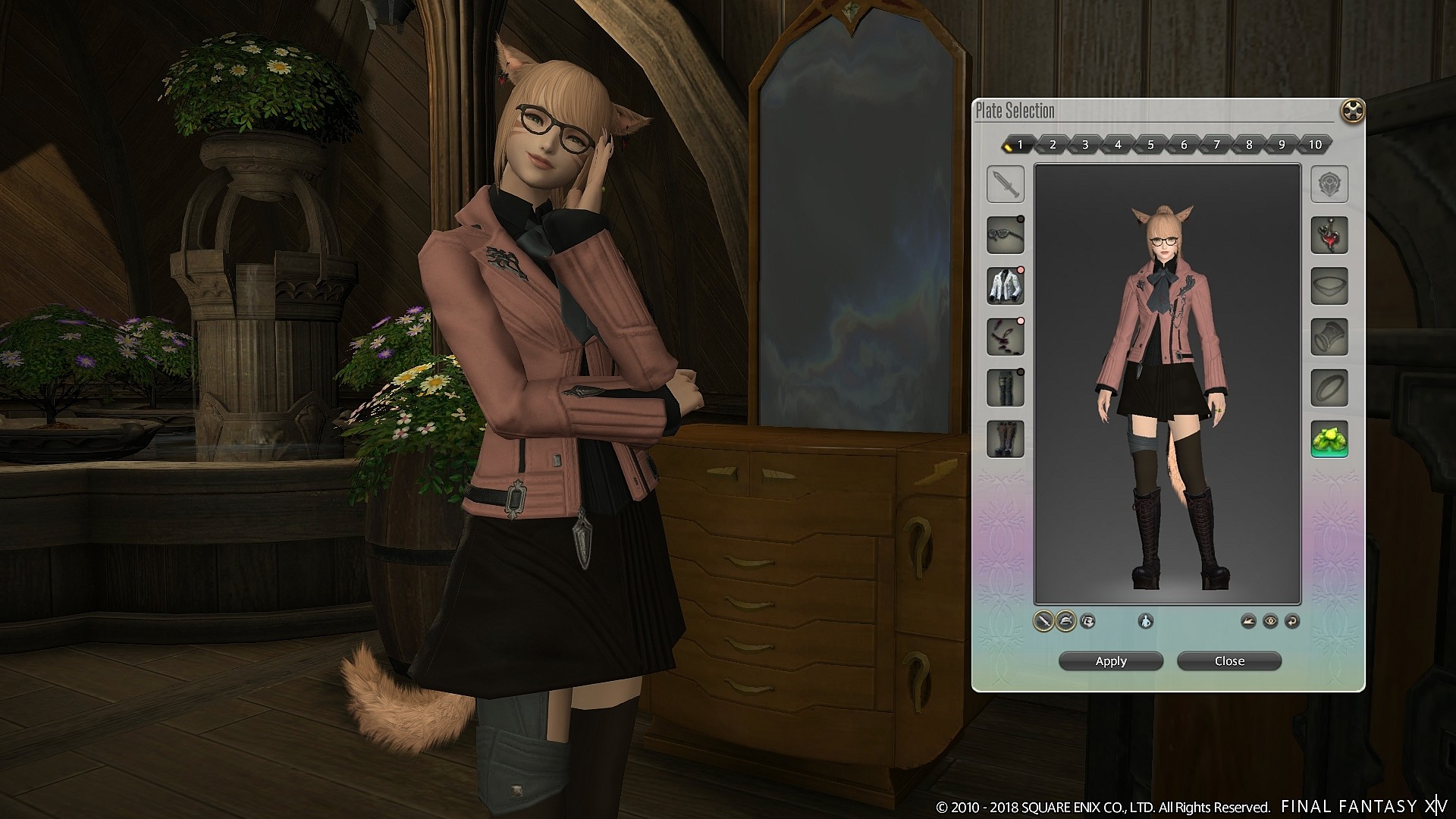This screenshot has height=819, width=1456.
Task: Click the character pose icon below preview
Action: (1146, 622)
